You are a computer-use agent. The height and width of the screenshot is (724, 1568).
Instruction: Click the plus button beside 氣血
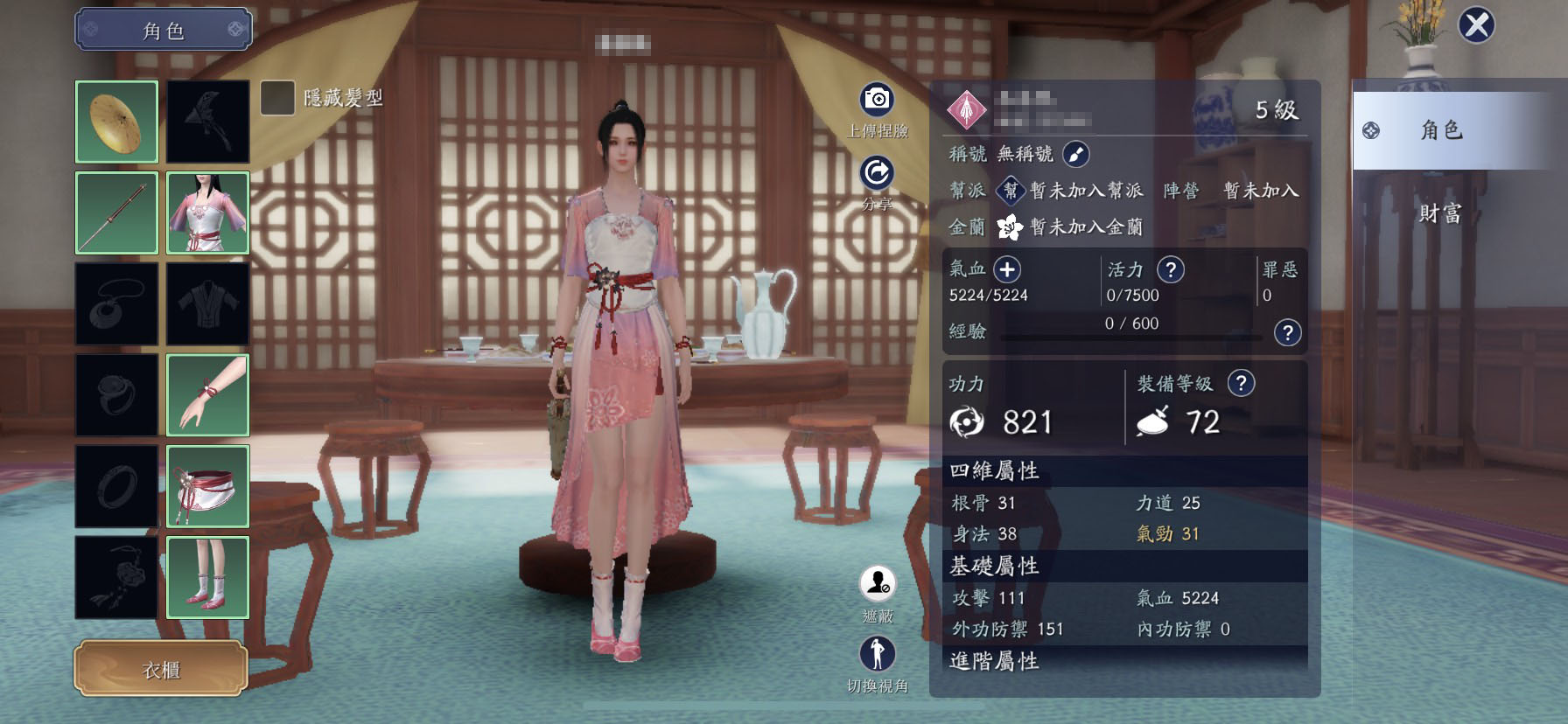[x=1007, y=269]
